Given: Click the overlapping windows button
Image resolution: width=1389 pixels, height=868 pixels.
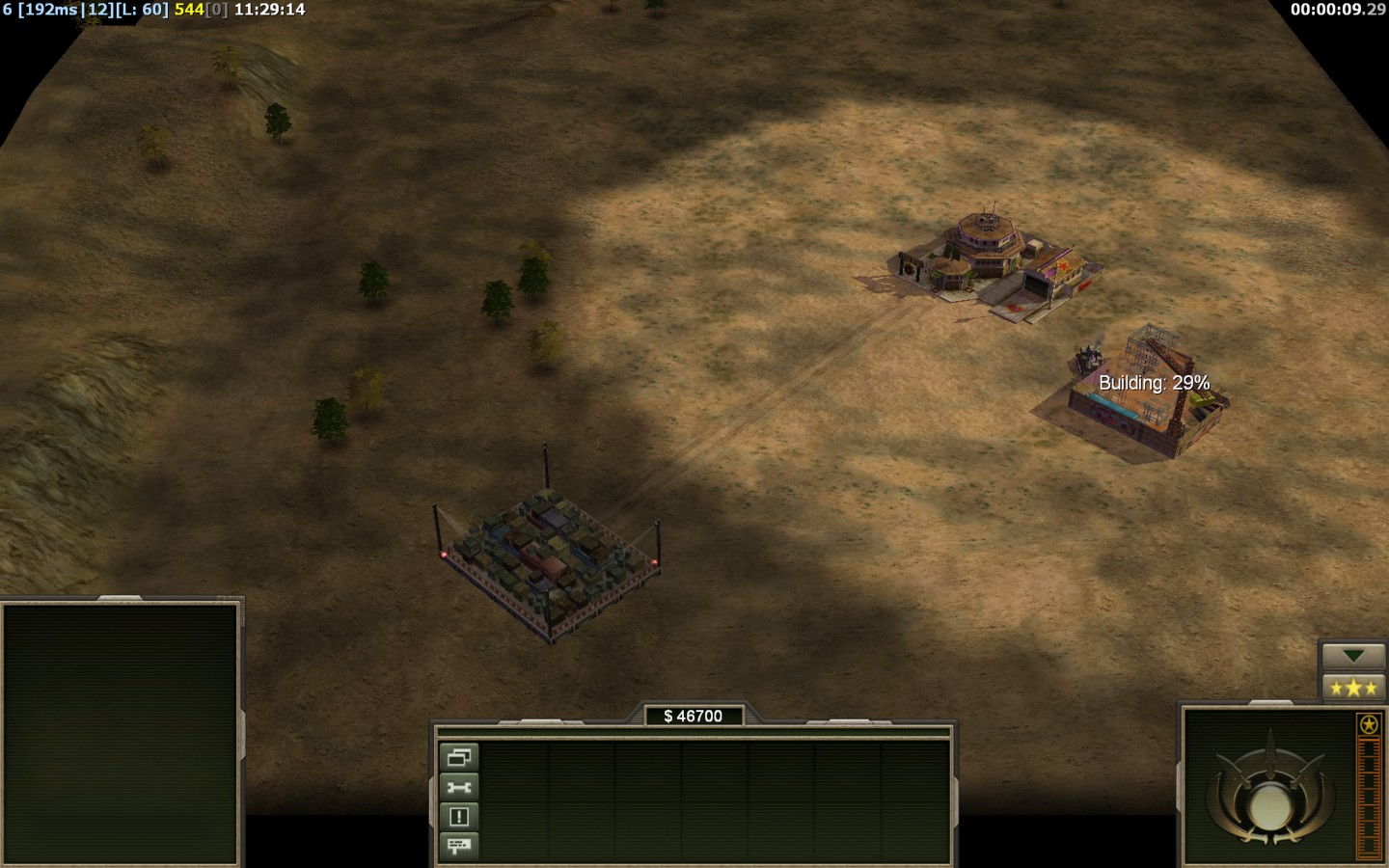Looking at the screenshot, I should click(458, 757).
